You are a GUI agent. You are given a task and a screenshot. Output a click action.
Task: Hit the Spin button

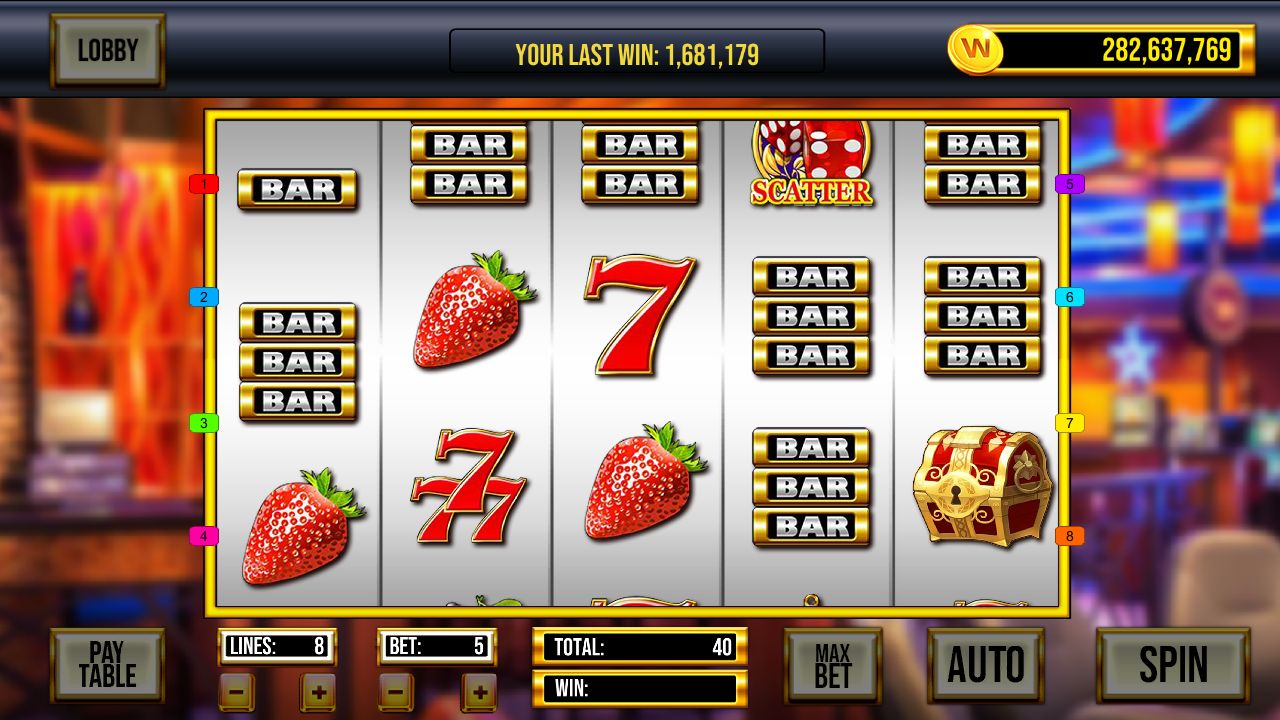pyautogui.click(x=1173, y=665)
